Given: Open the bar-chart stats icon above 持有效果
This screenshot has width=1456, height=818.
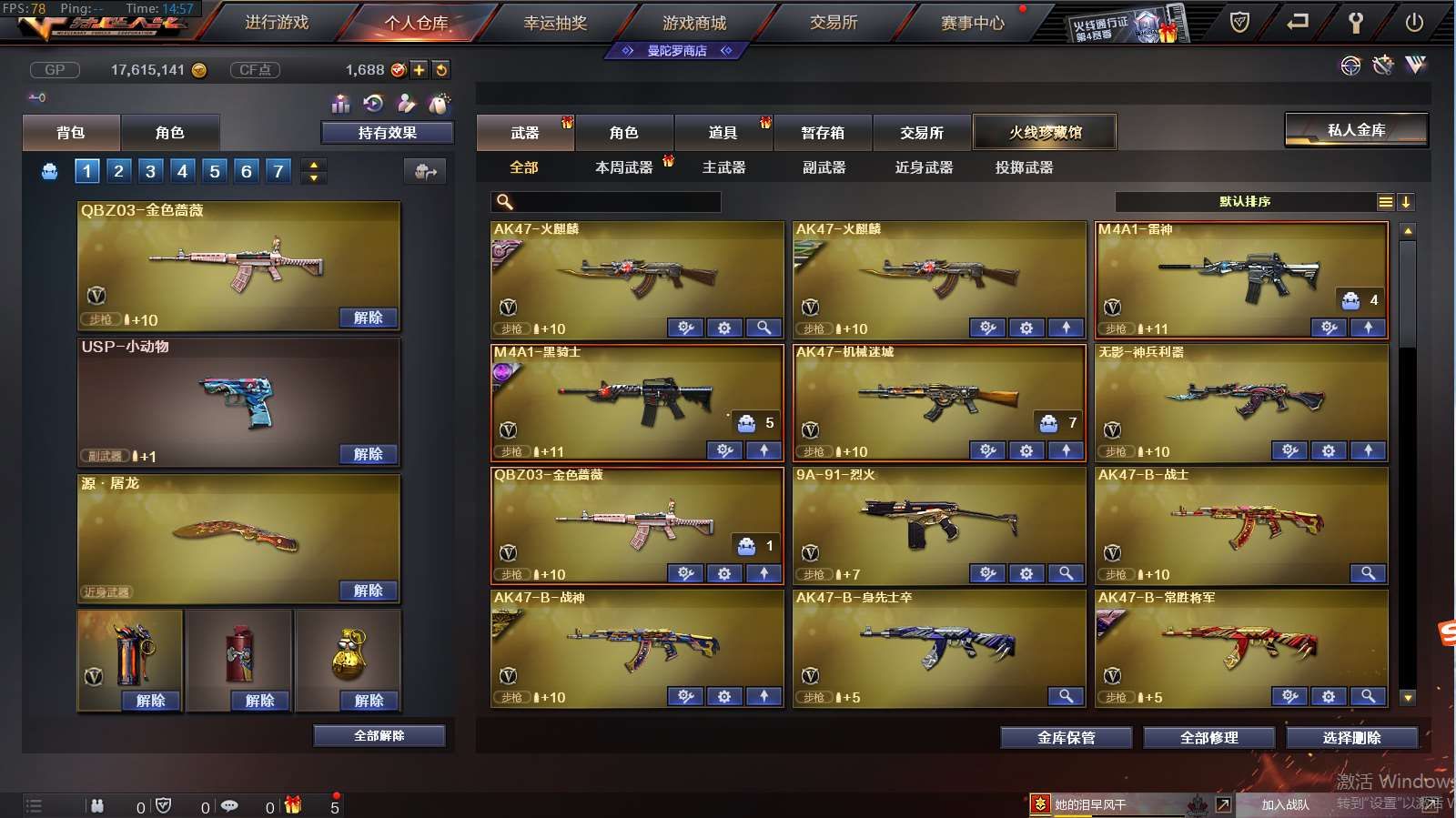Looking at the screenshot, I should pyautogui.click(x=339, y=104).
